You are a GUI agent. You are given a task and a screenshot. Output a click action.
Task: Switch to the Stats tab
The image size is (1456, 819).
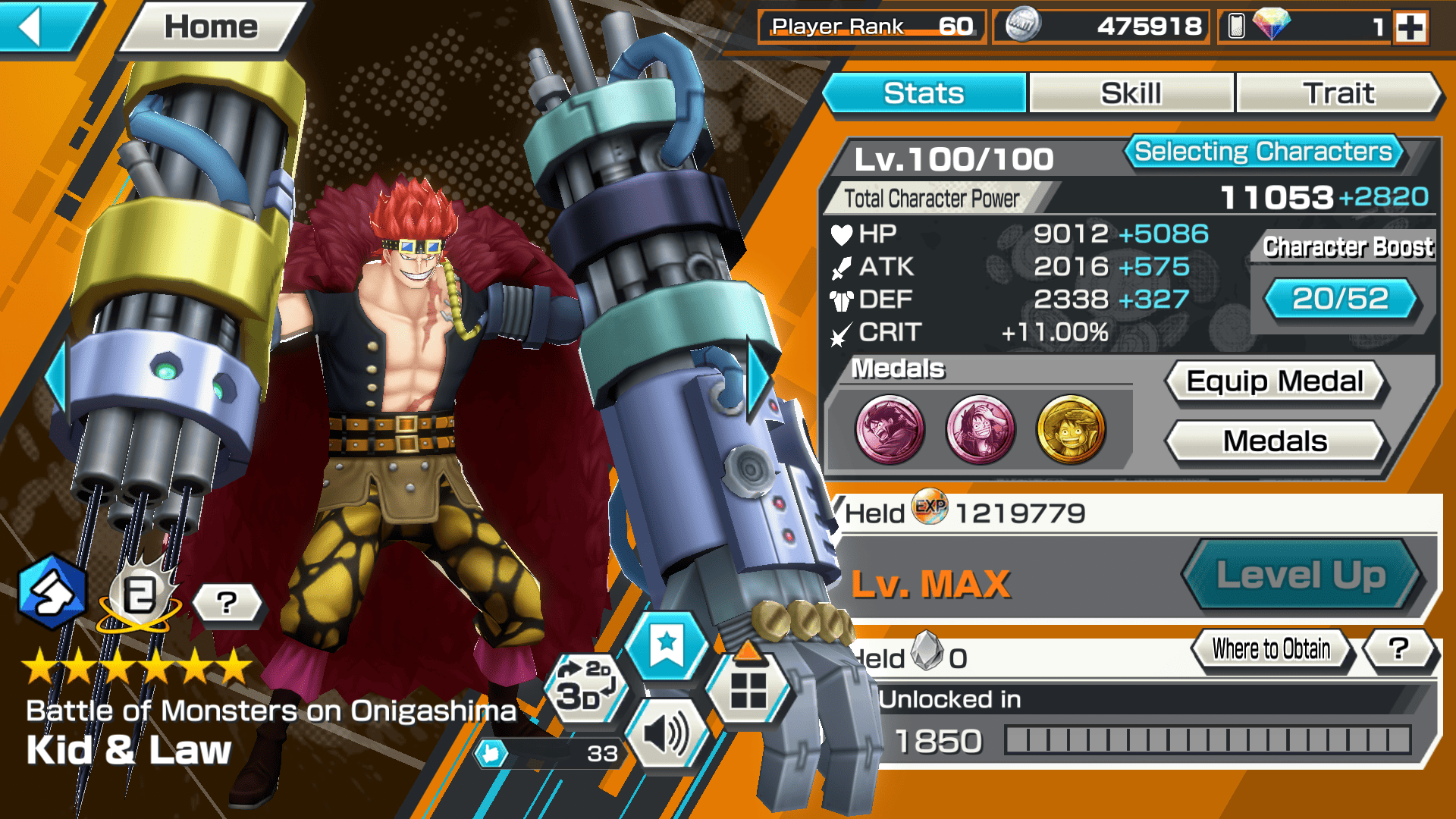[924, 93]
